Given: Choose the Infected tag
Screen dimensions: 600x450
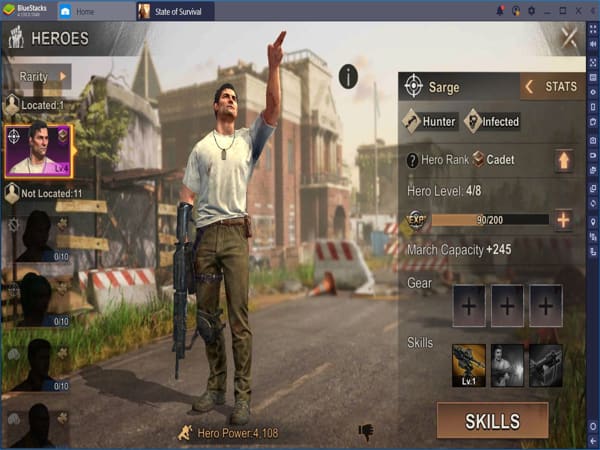Looking at the screenshot, I should 492,122.
